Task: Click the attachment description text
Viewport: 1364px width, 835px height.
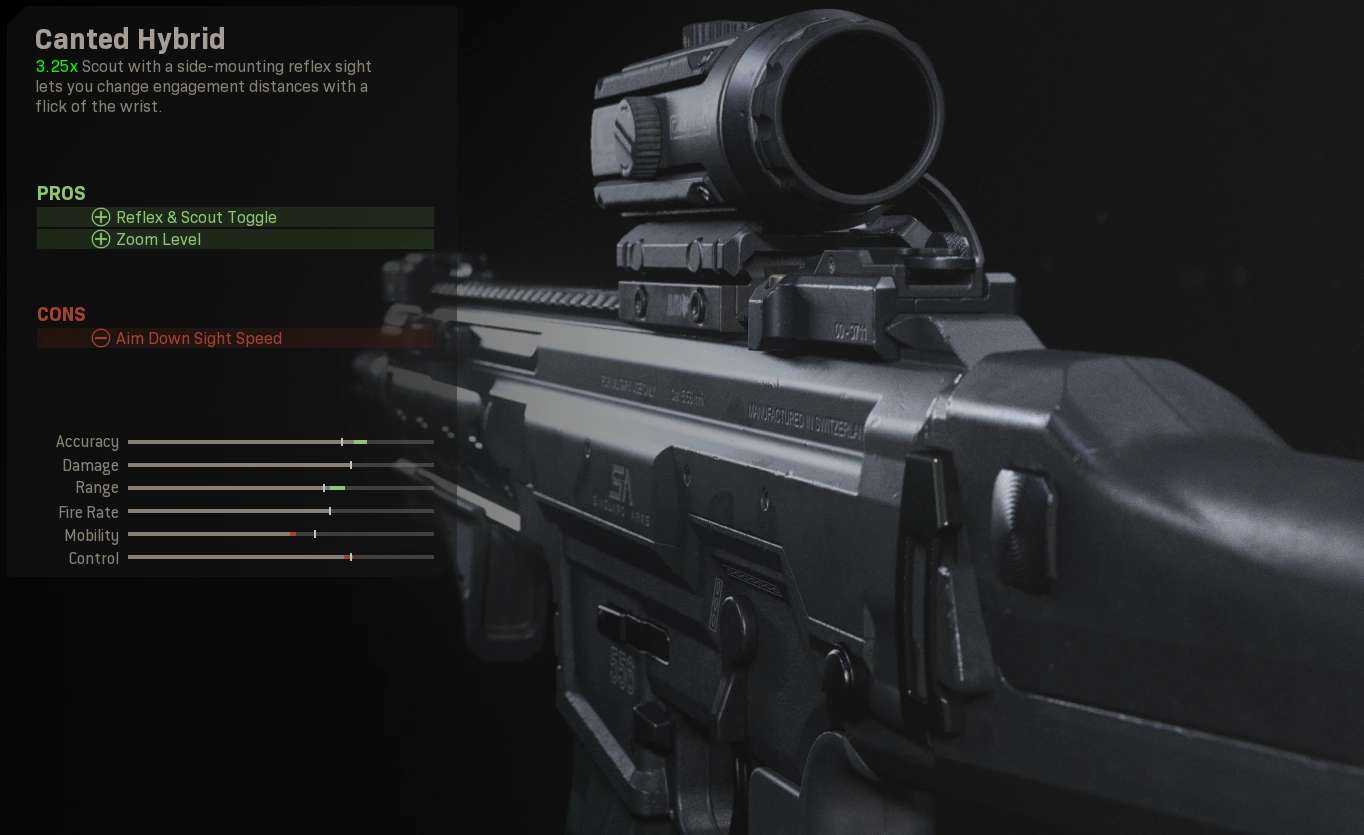Action: pyautogui.click(x=202, y=86)
